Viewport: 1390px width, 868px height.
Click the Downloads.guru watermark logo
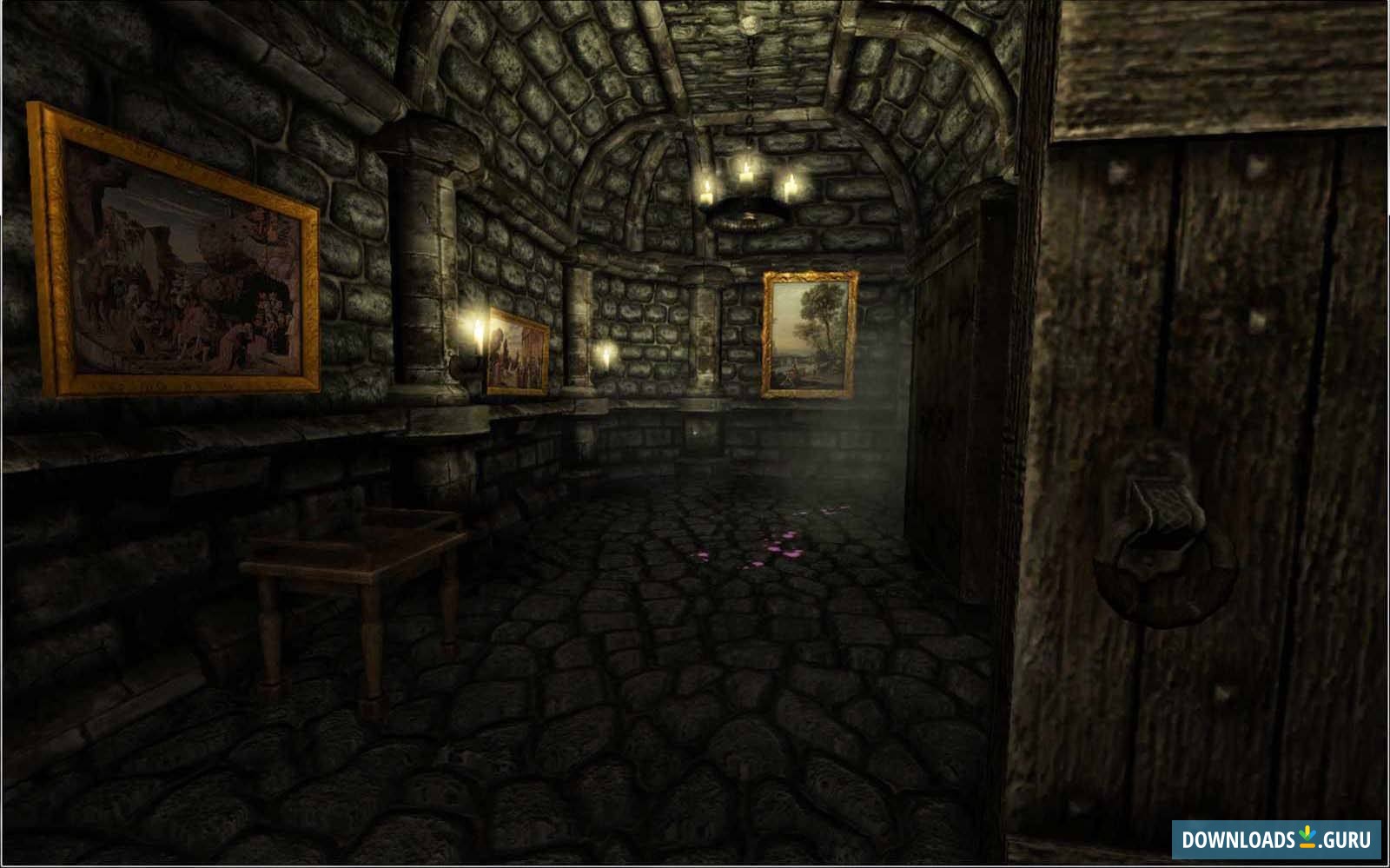(x=1276, y=839)
